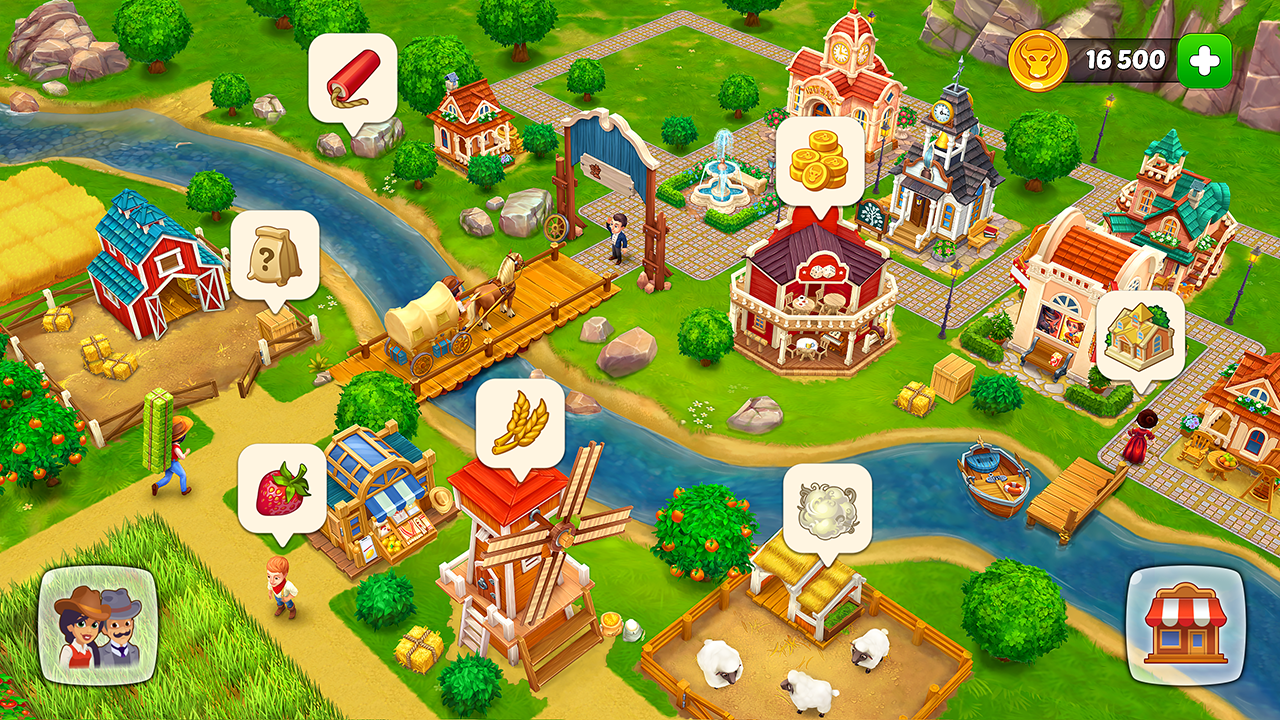The width and height of the screenshot is (1280, 720).
Task: Tap the red barn on the left
Action: coord(150,270)
